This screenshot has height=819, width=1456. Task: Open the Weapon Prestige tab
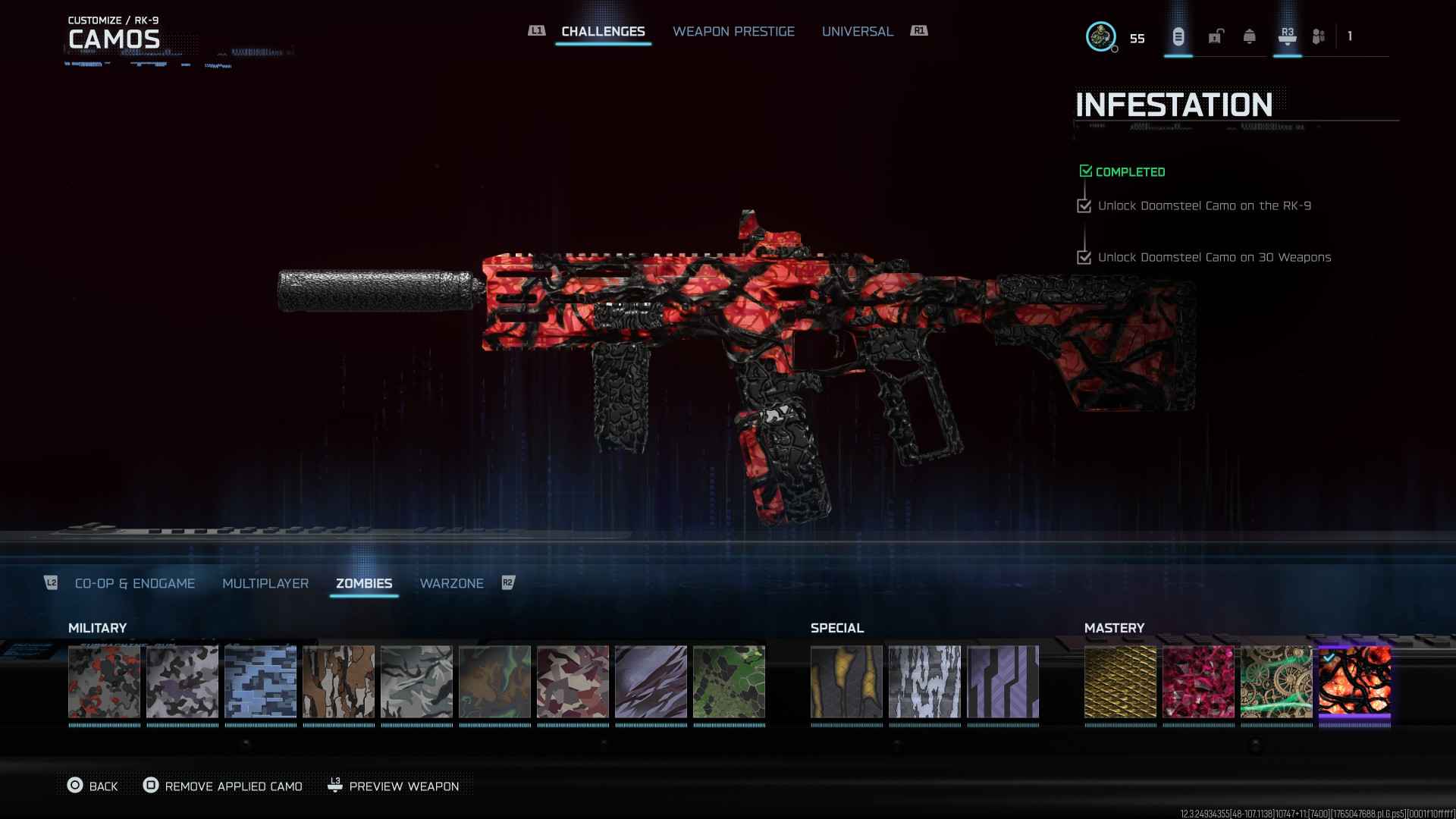coord(733,31)
